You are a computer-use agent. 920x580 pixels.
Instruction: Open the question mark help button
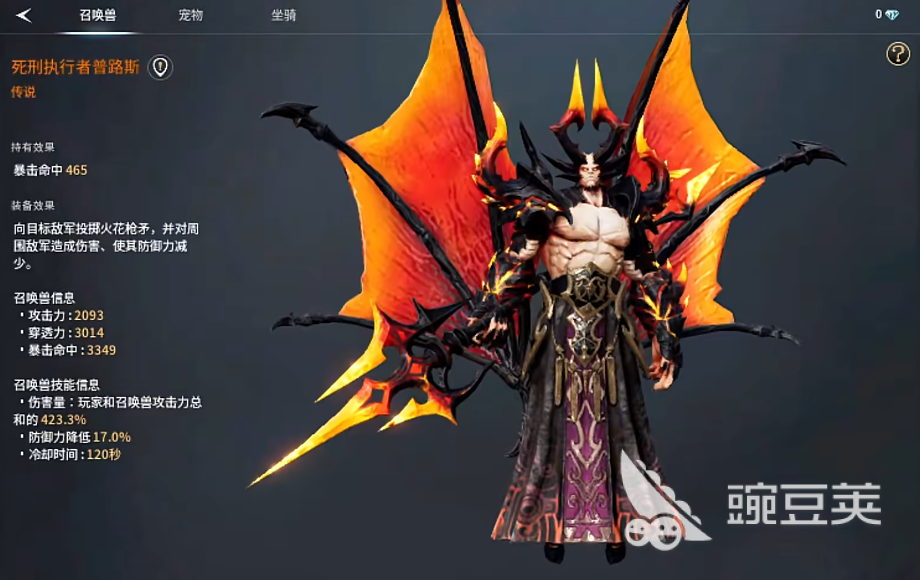[x=897, y=54]
